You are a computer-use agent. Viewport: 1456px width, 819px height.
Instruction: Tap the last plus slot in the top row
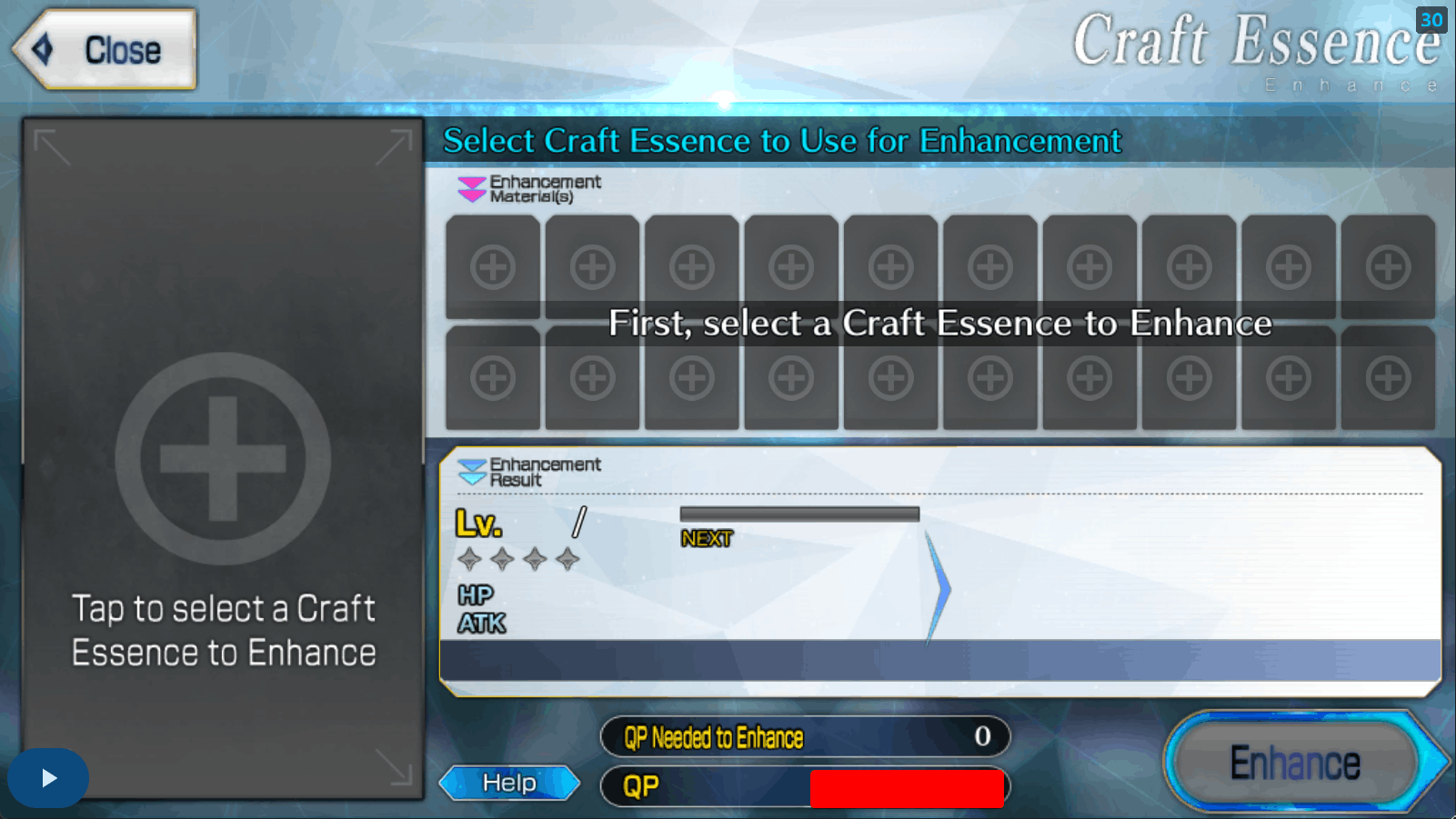[x=1386, y=266]
